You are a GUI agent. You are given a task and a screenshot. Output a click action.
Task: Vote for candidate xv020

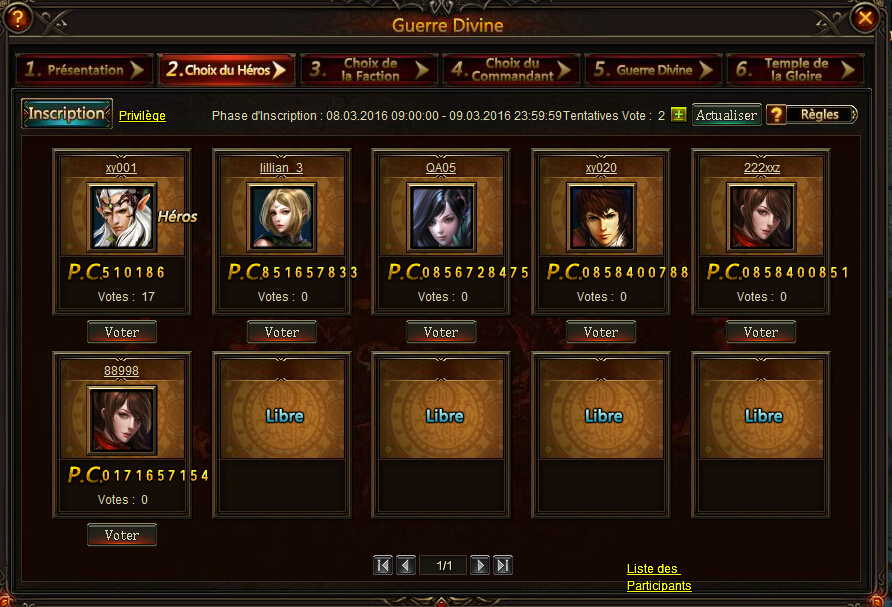click(x=601, y=332)
